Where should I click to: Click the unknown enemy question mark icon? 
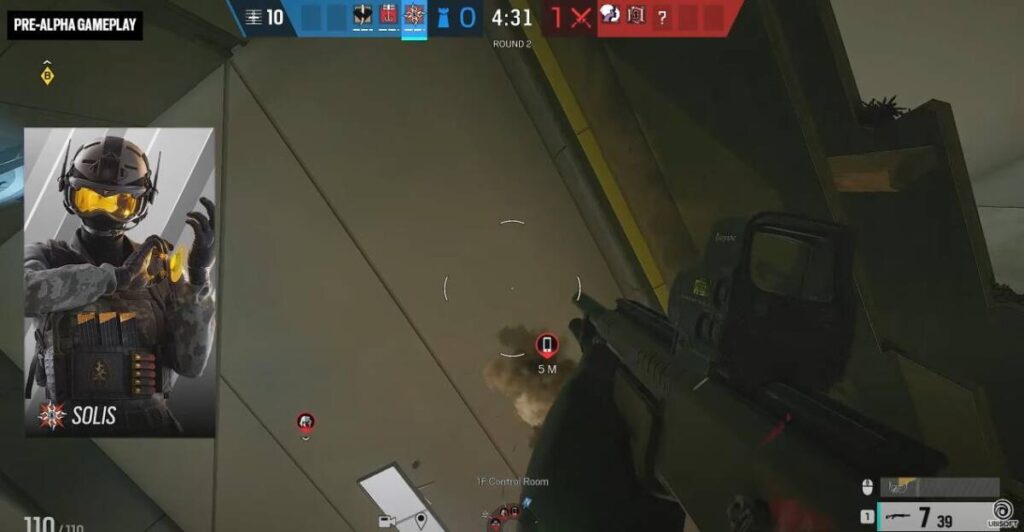[661, 15]
